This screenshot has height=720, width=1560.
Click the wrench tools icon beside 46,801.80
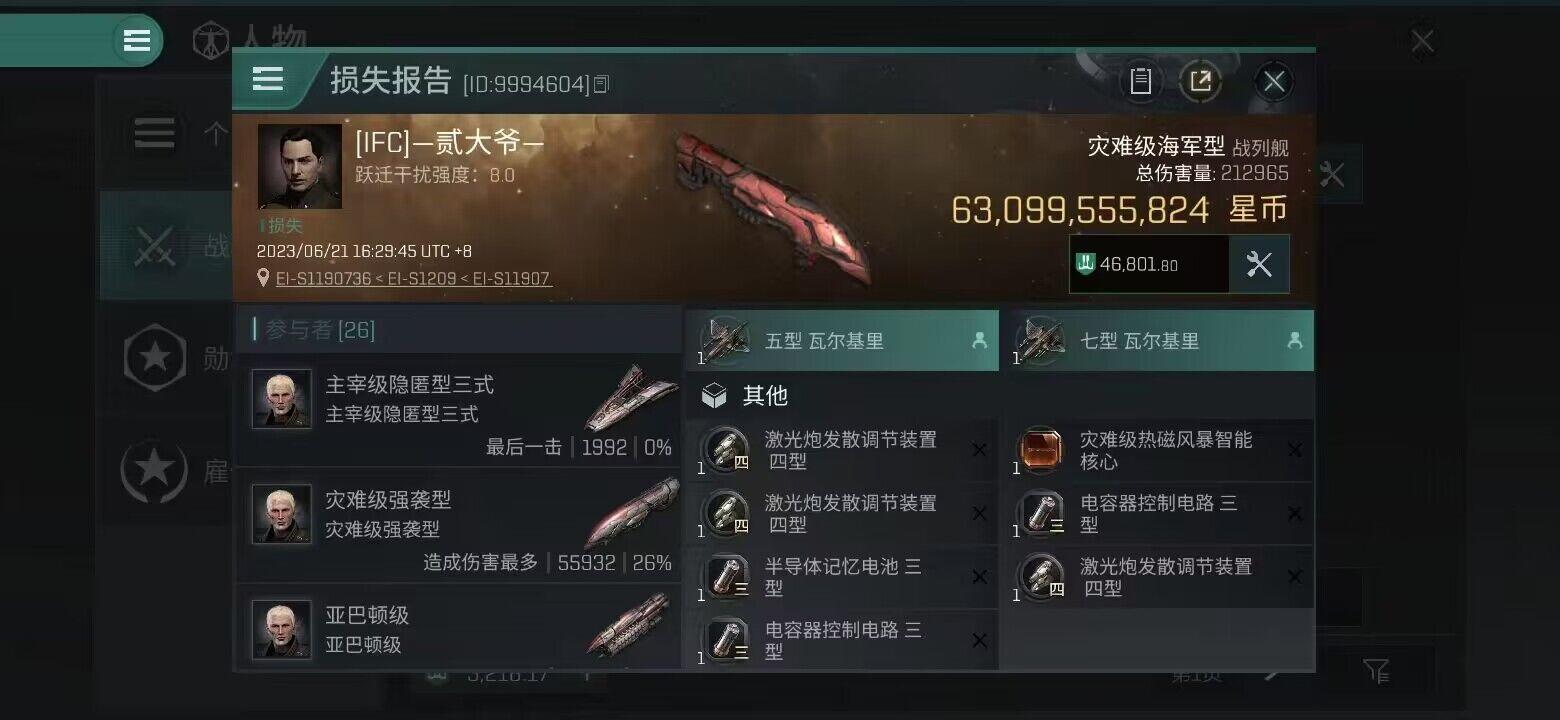1260,264
